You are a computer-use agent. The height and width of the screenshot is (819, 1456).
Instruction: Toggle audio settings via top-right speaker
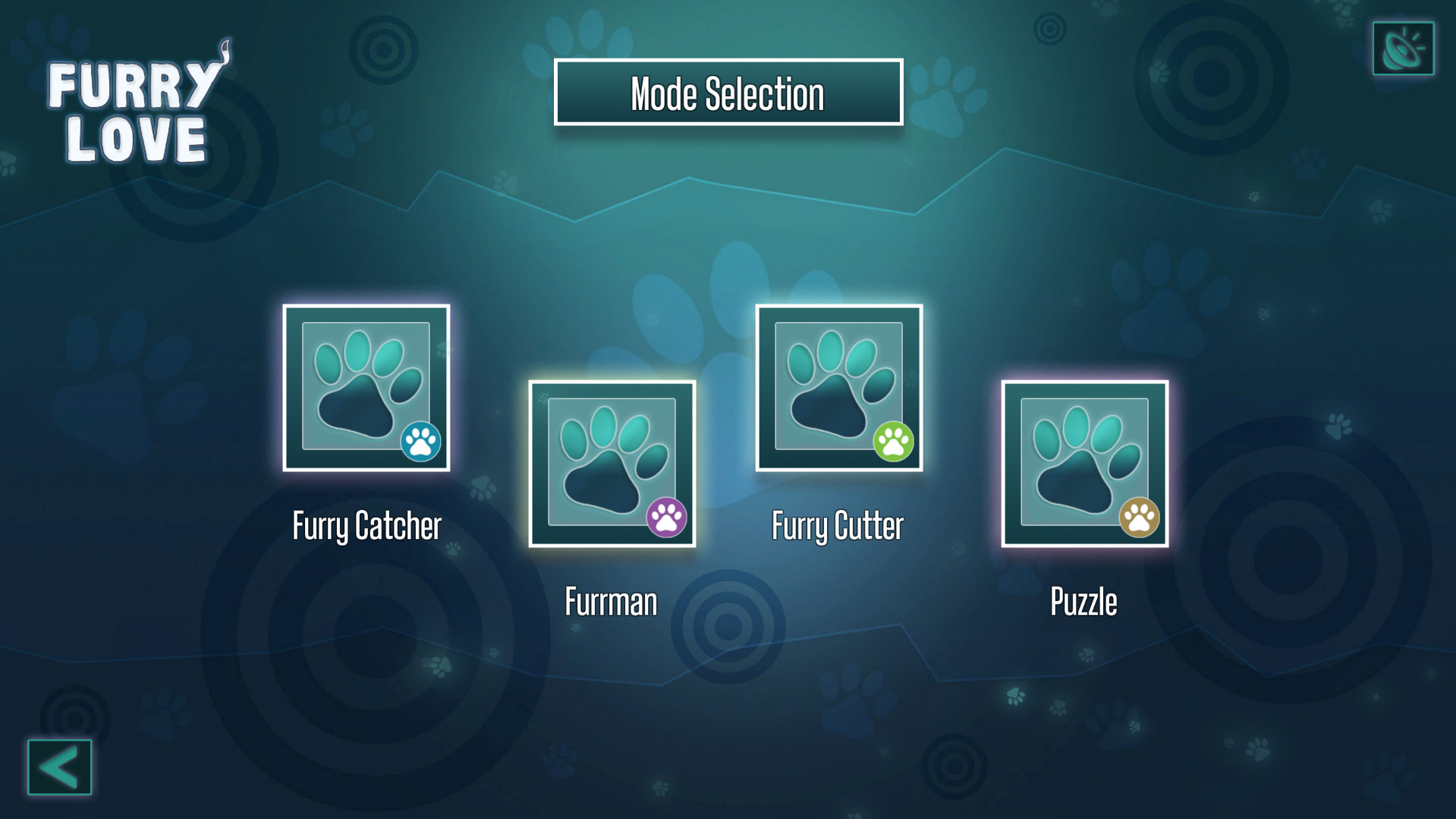(x=1402, y=48)
